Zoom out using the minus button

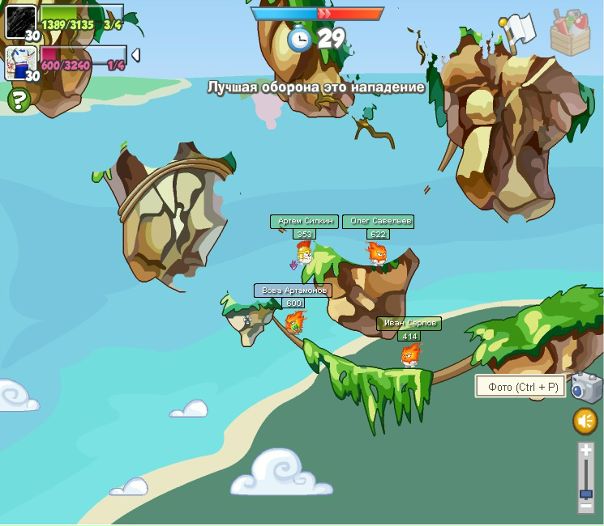pyautogui.click(x=586, y=508)
